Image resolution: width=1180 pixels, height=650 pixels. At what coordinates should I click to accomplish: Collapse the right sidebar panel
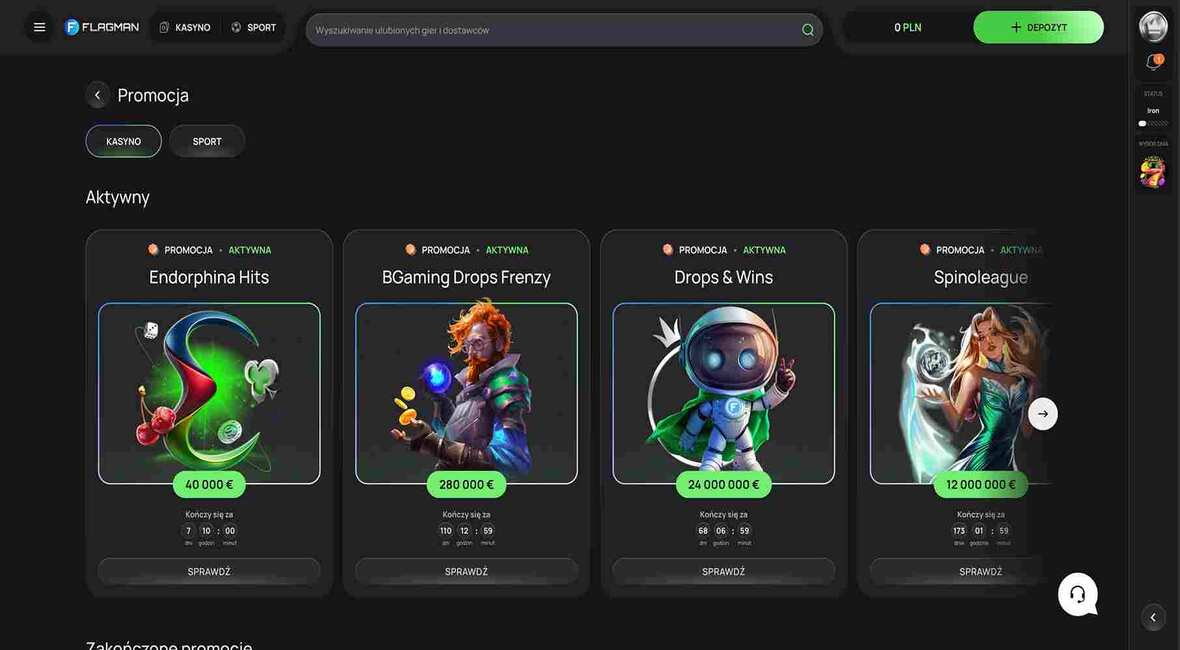[x=1153, y=617]
